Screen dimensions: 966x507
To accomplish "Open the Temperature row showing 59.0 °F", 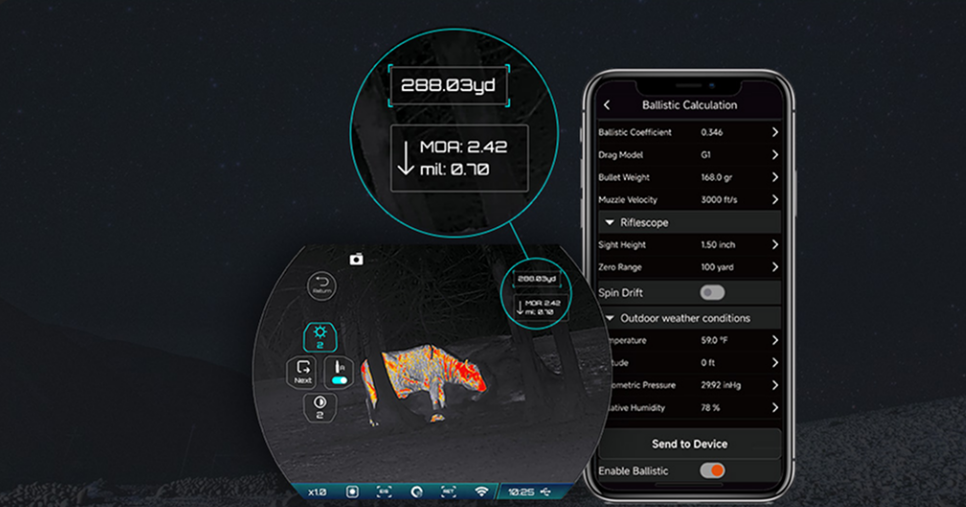I will point(688,341).
